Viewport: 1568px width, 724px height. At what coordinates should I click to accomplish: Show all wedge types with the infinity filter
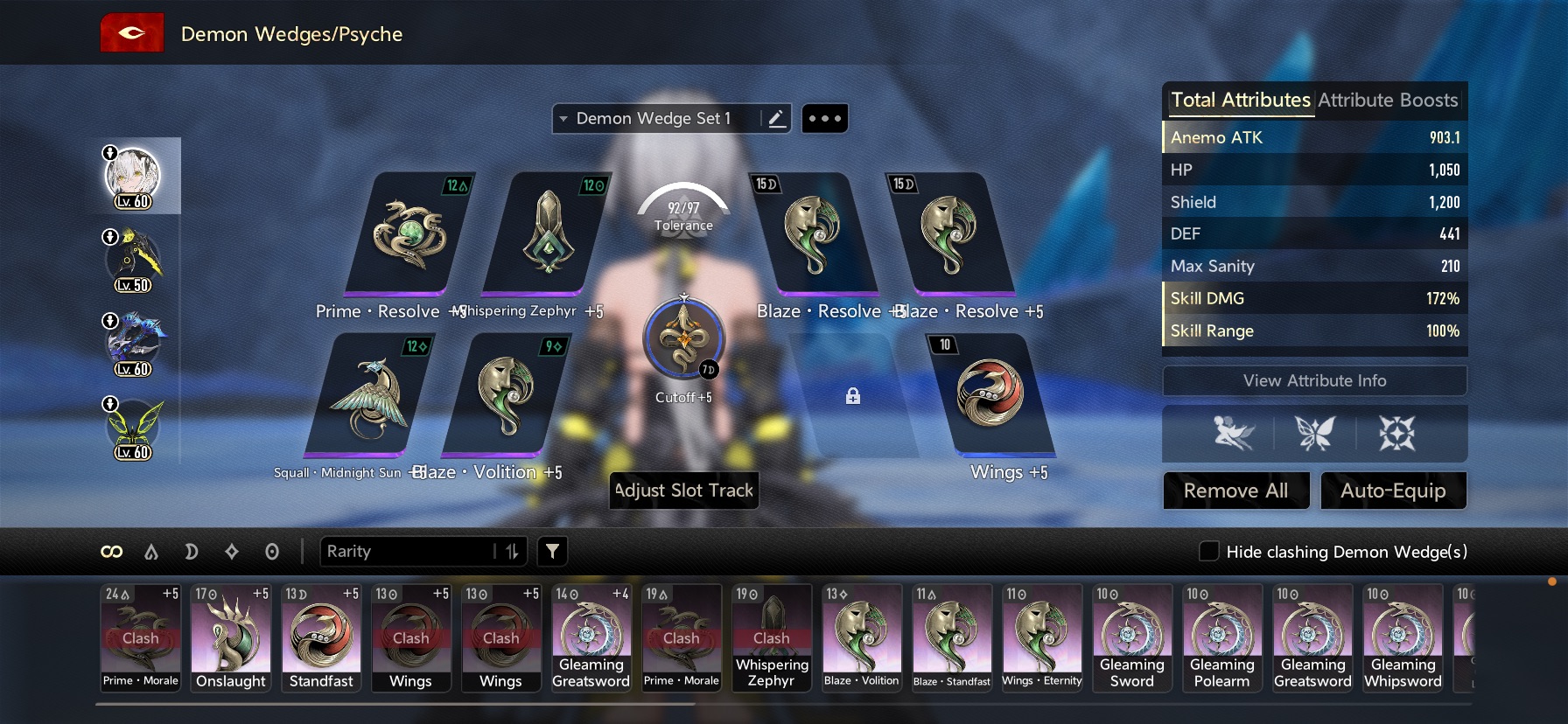[x=111, y=551]
